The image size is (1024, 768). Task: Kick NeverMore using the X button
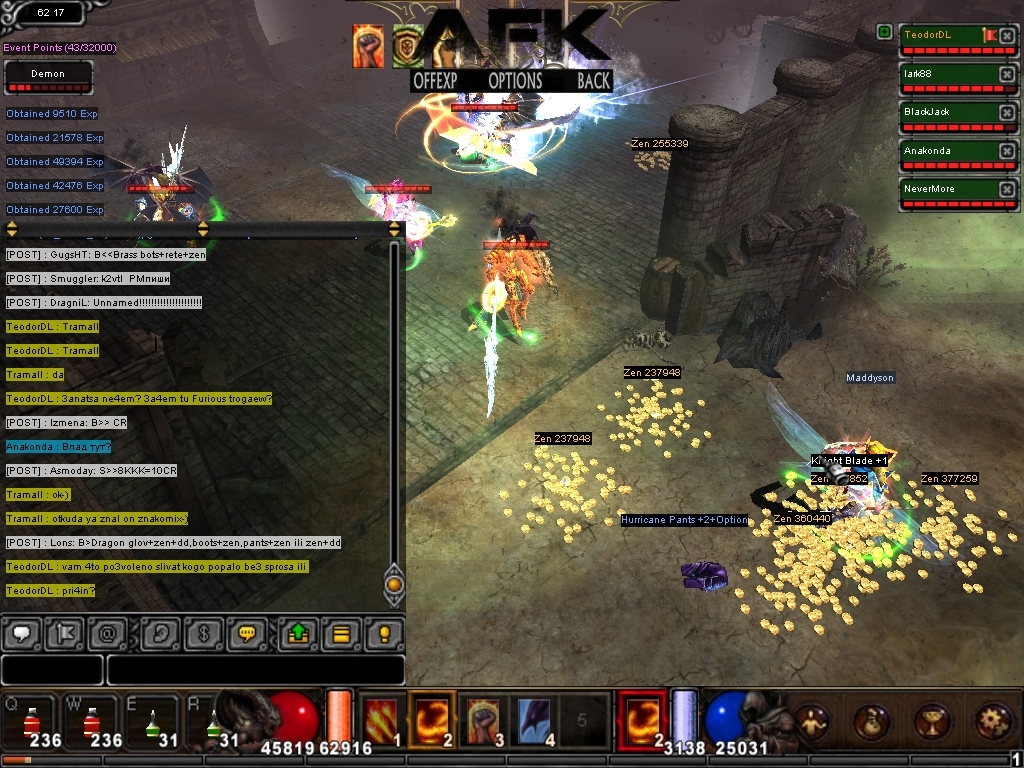[1007, 189]
